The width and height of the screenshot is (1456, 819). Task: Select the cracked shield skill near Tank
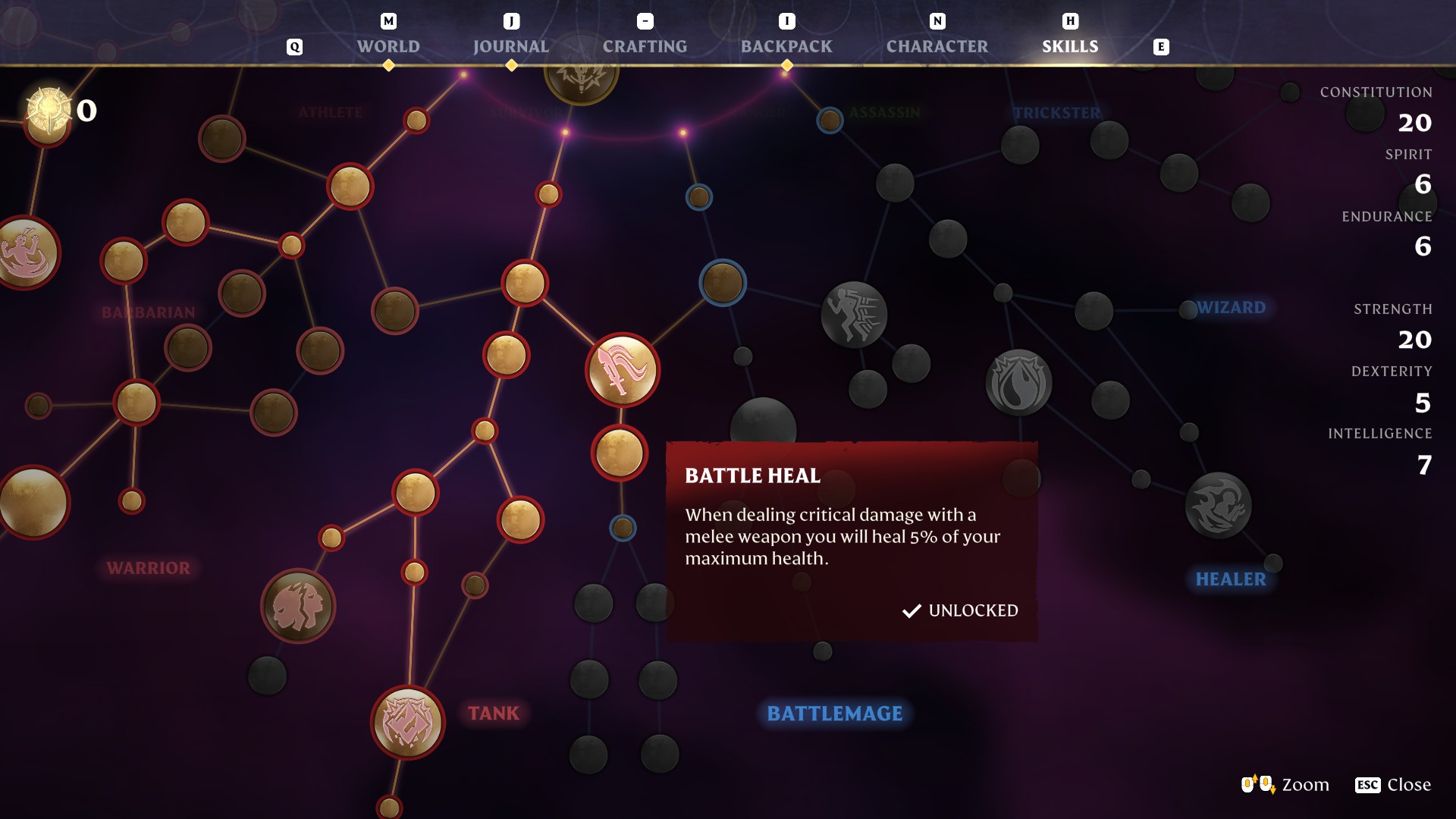(x=408, y=723)
